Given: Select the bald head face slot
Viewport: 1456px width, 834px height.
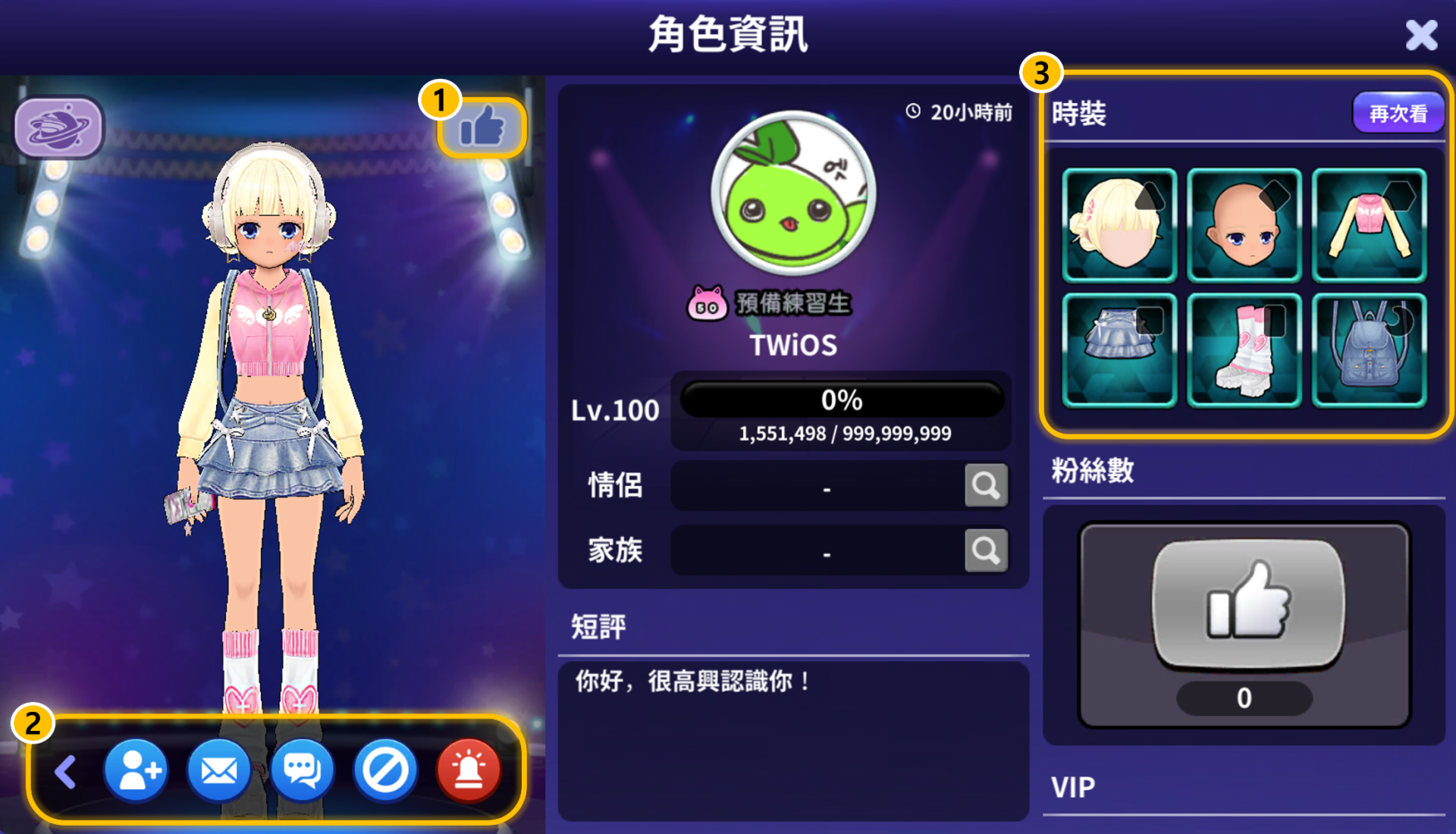Looking at the screenshot, I should [1244, 225].
